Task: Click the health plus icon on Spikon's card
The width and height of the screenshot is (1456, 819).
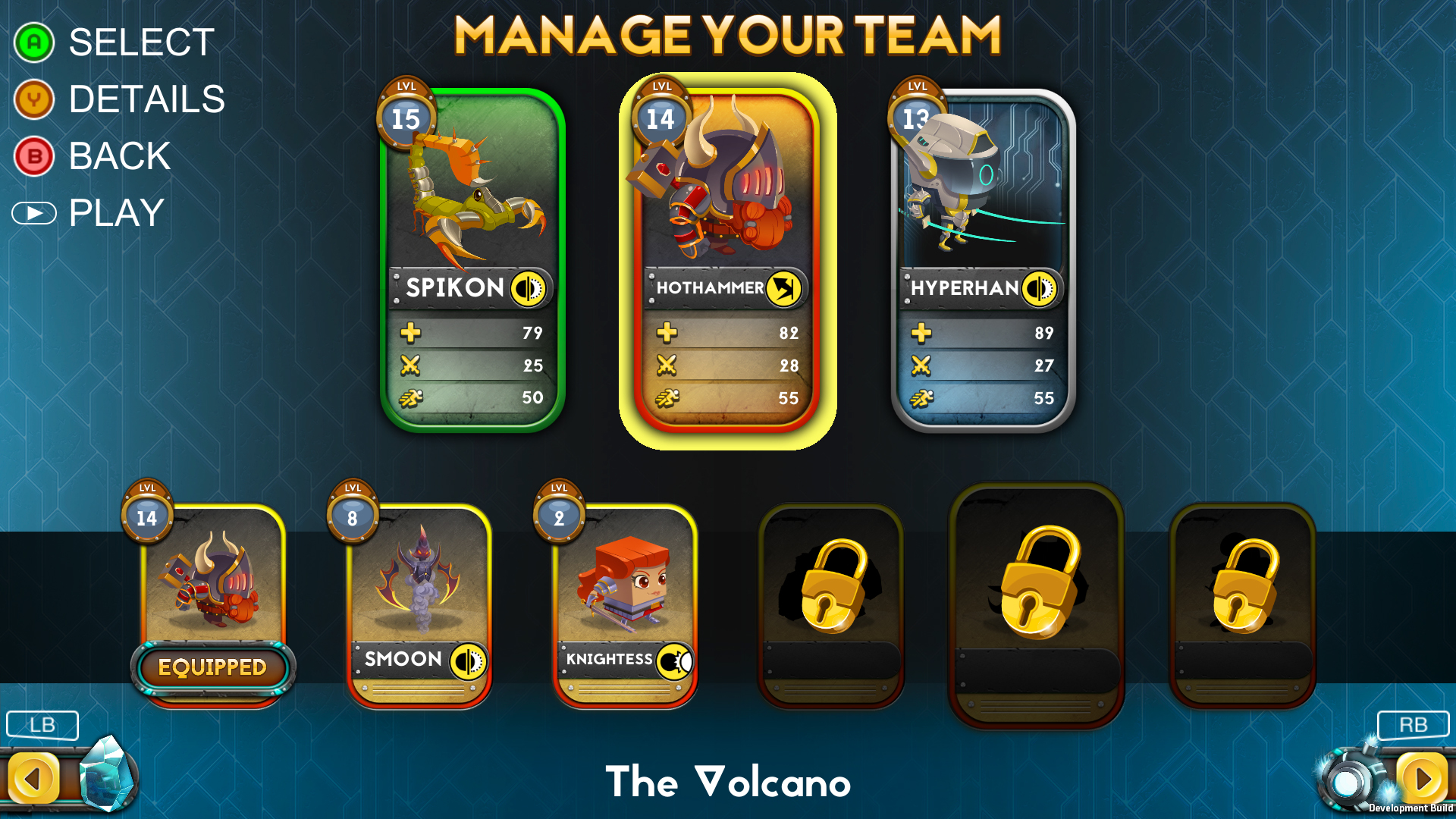Action: coord(409,332)
